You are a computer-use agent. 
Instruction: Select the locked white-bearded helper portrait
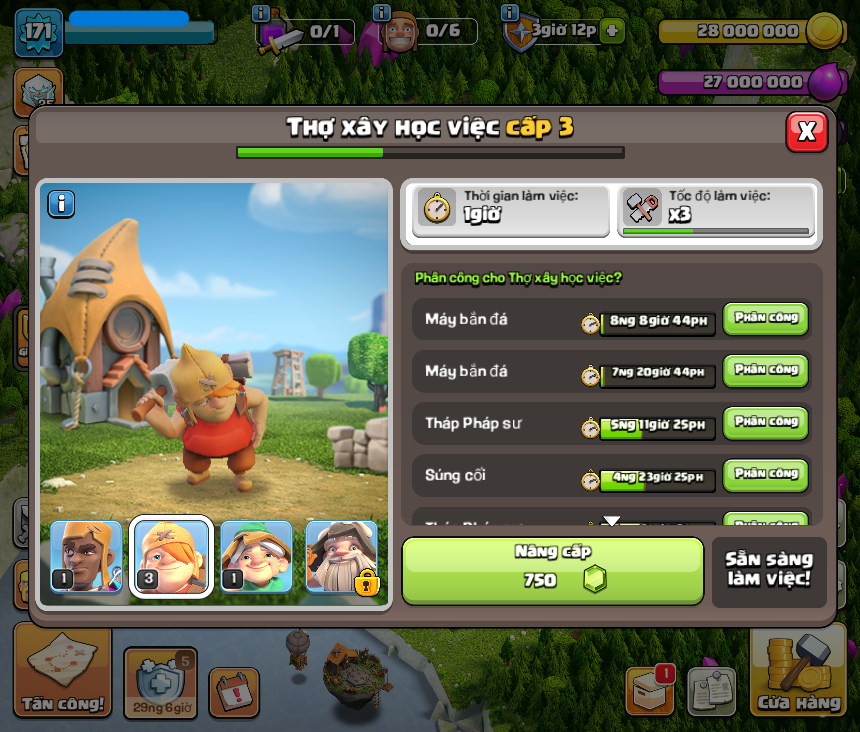(x=342, y=557)
